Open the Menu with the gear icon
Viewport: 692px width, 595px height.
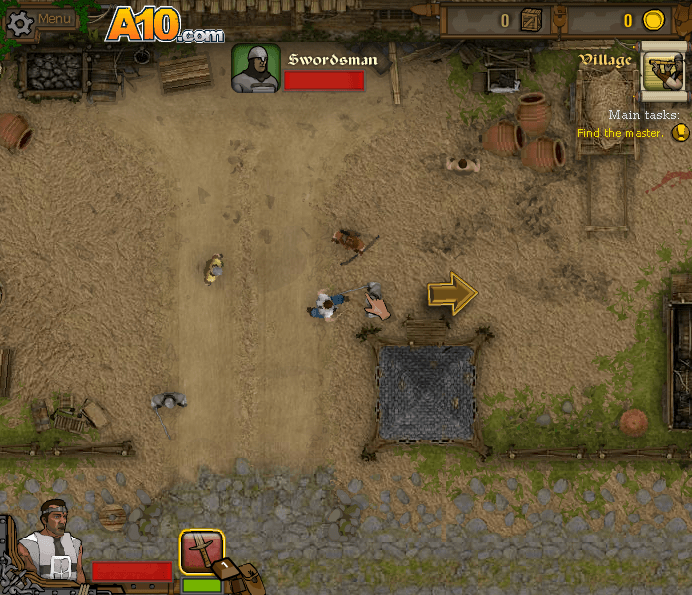click(x=40, y=20)
